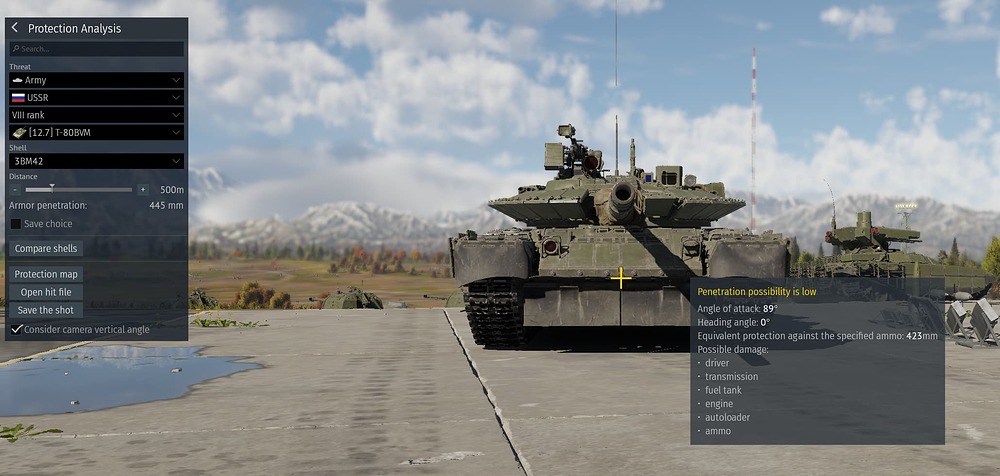Save the shot
Screen dimensions: 1000x476
point(47,310)
